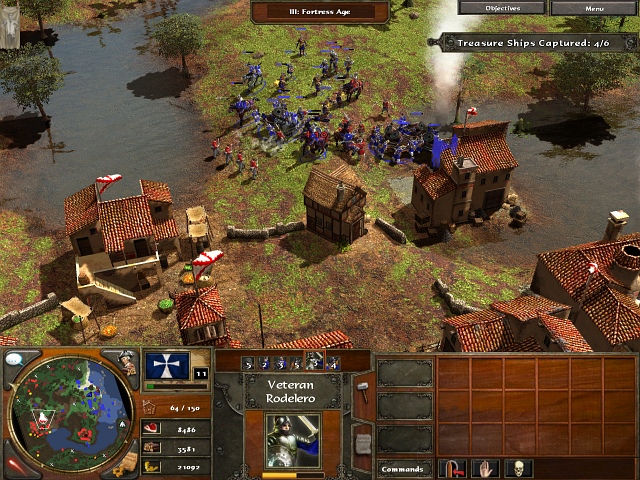
Task: Open the chat speech bubble button
Action: pyautogui.click(x=16, y=359)
